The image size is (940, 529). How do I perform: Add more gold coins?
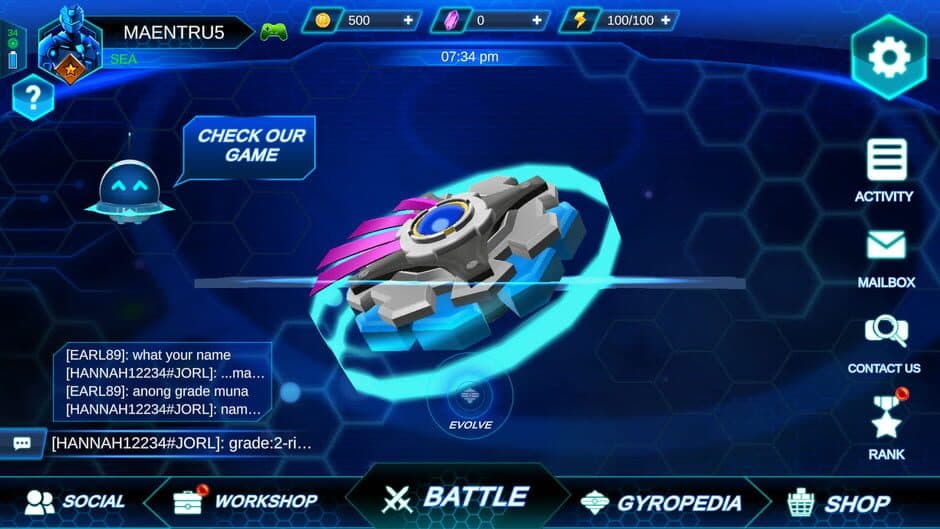(408, 20)
